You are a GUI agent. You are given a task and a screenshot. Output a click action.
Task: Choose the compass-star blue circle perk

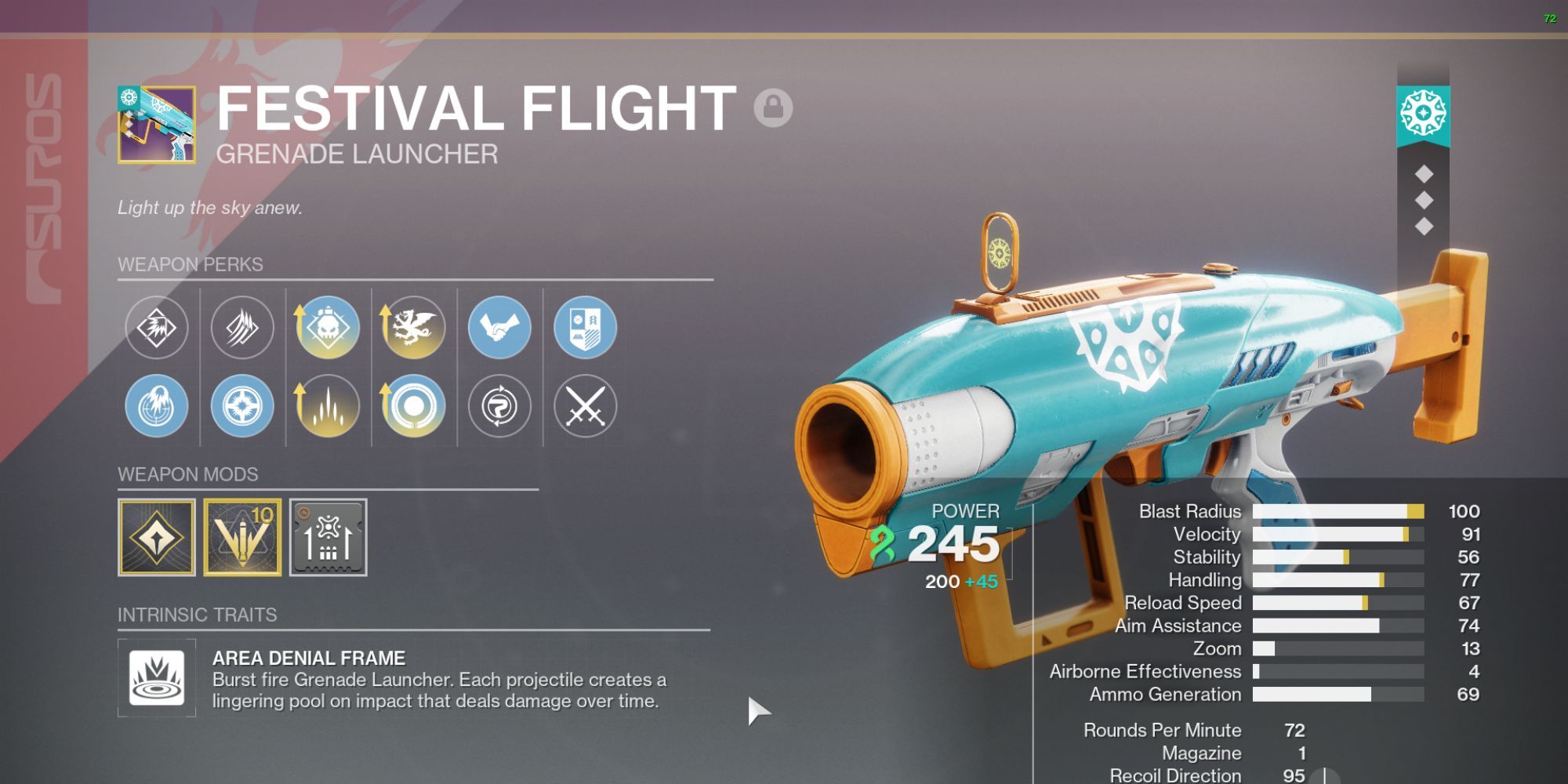click(x=242, y=406)
